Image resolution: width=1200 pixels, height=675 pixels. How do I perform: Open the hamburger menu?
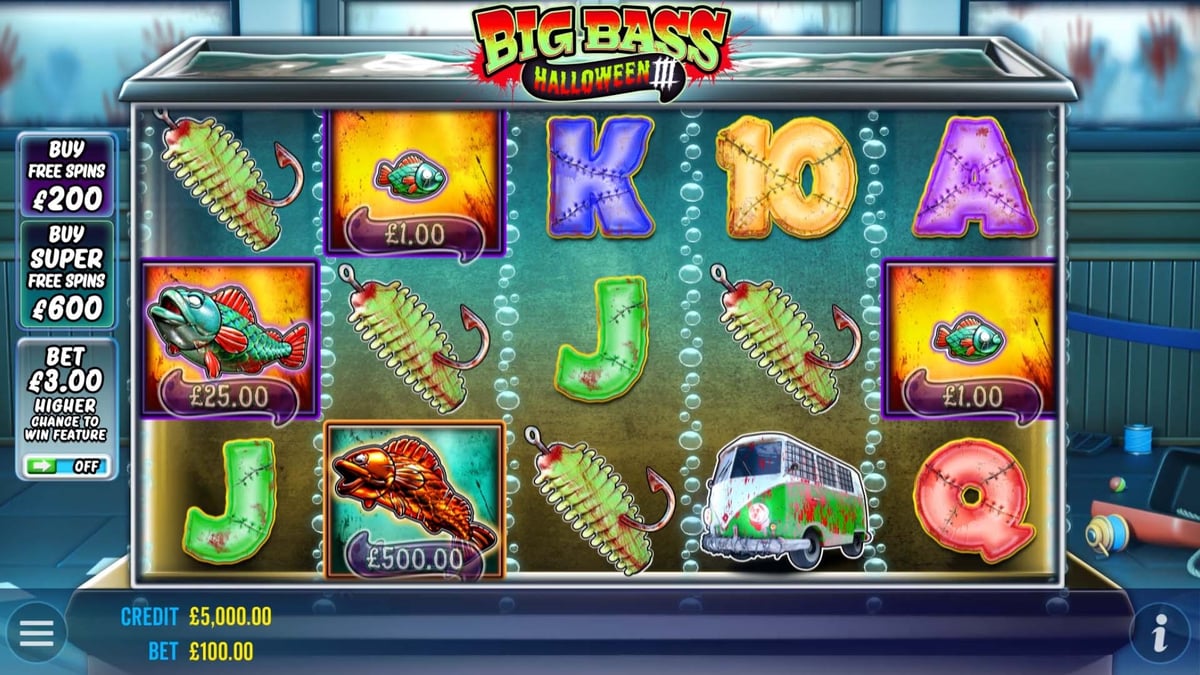point(36,632)
